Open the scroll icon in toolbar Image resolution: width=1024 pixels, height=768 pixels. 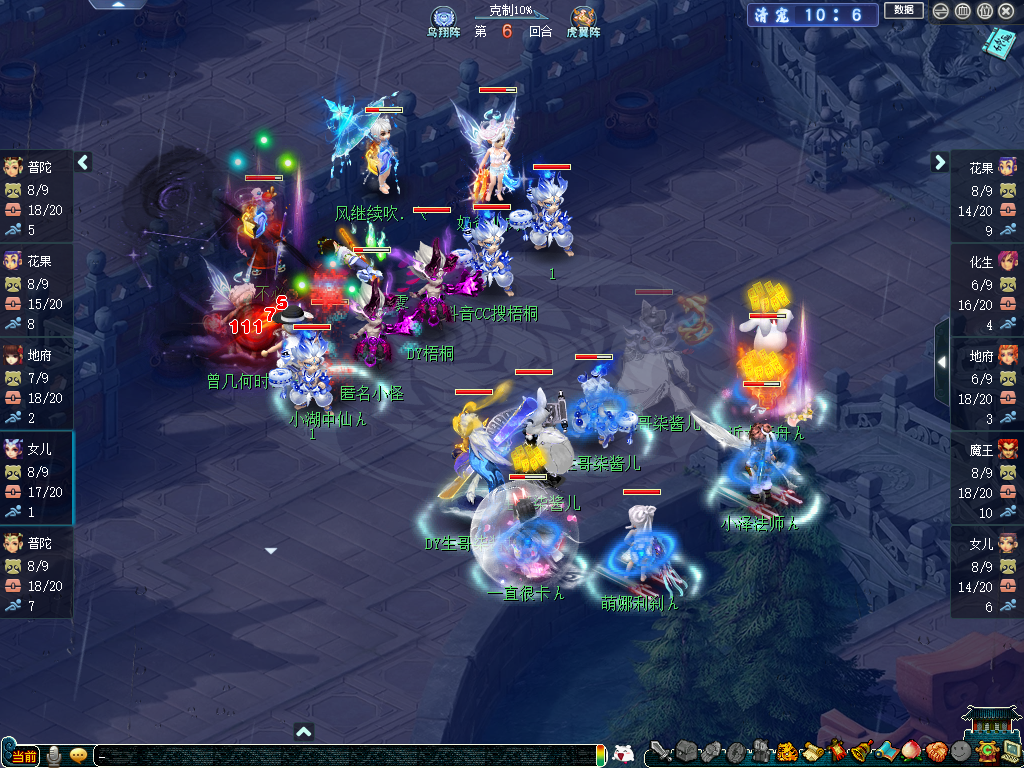coord(811,752)
